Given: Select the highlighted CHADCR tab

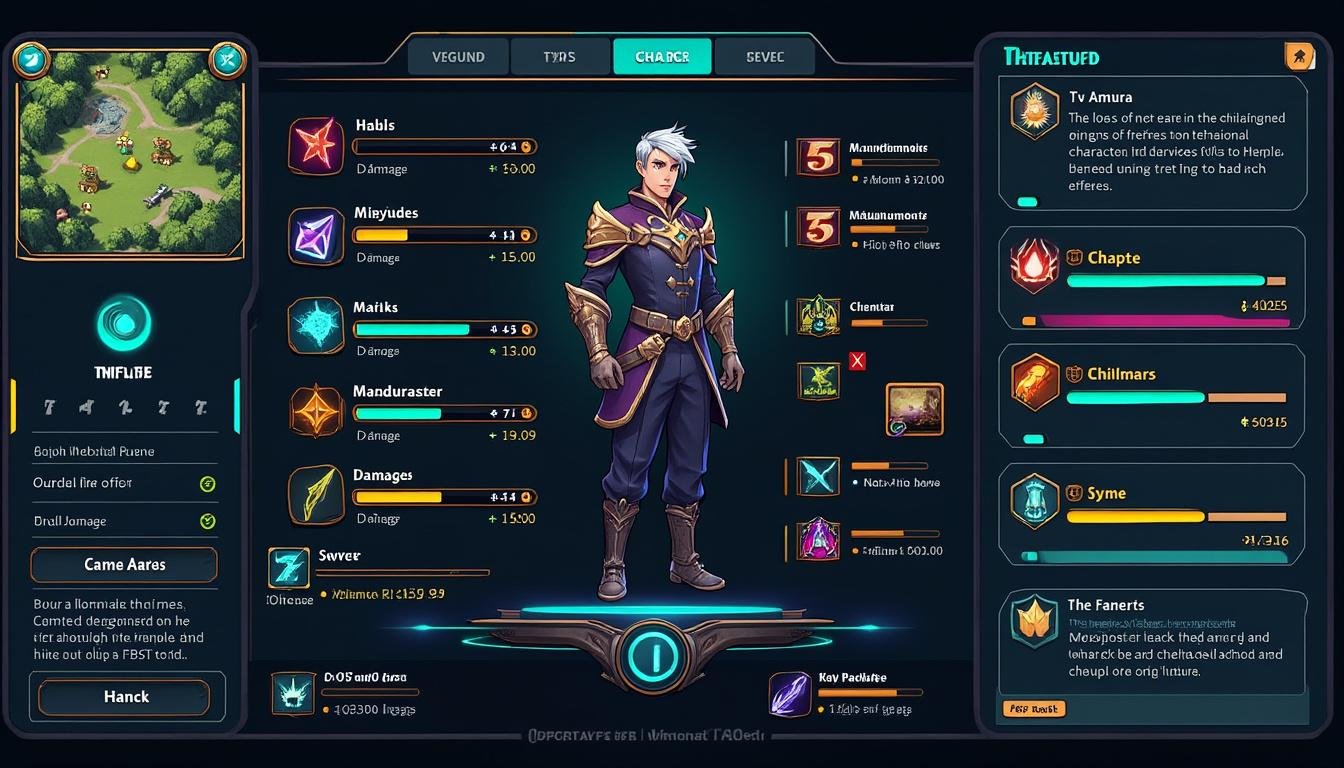Looking at the screenshot, I should [662, 57].
